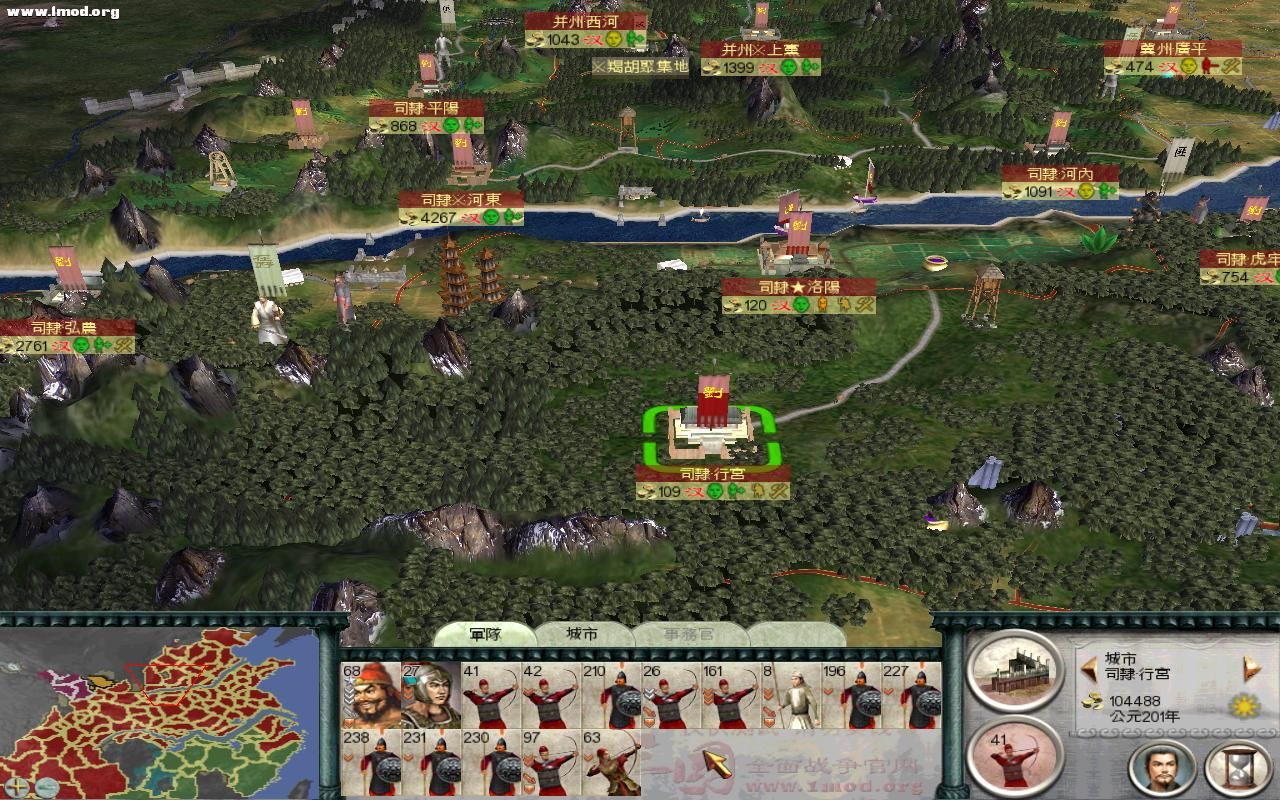Click the 刘 flag above the selected palace

[x=712, y=393]
